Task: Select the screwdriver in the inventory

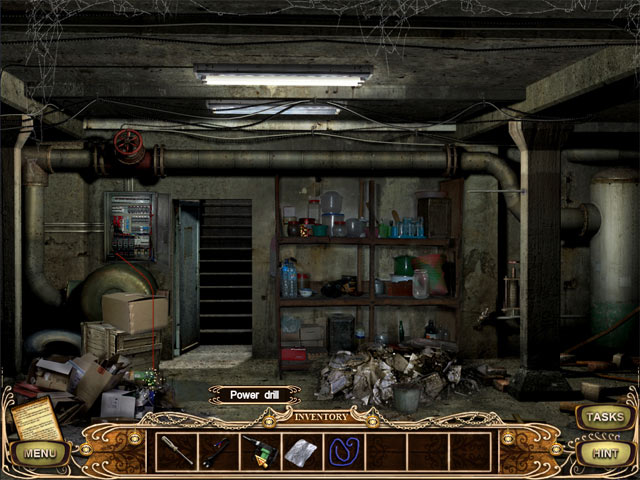Action: click(x=176, y=450)
